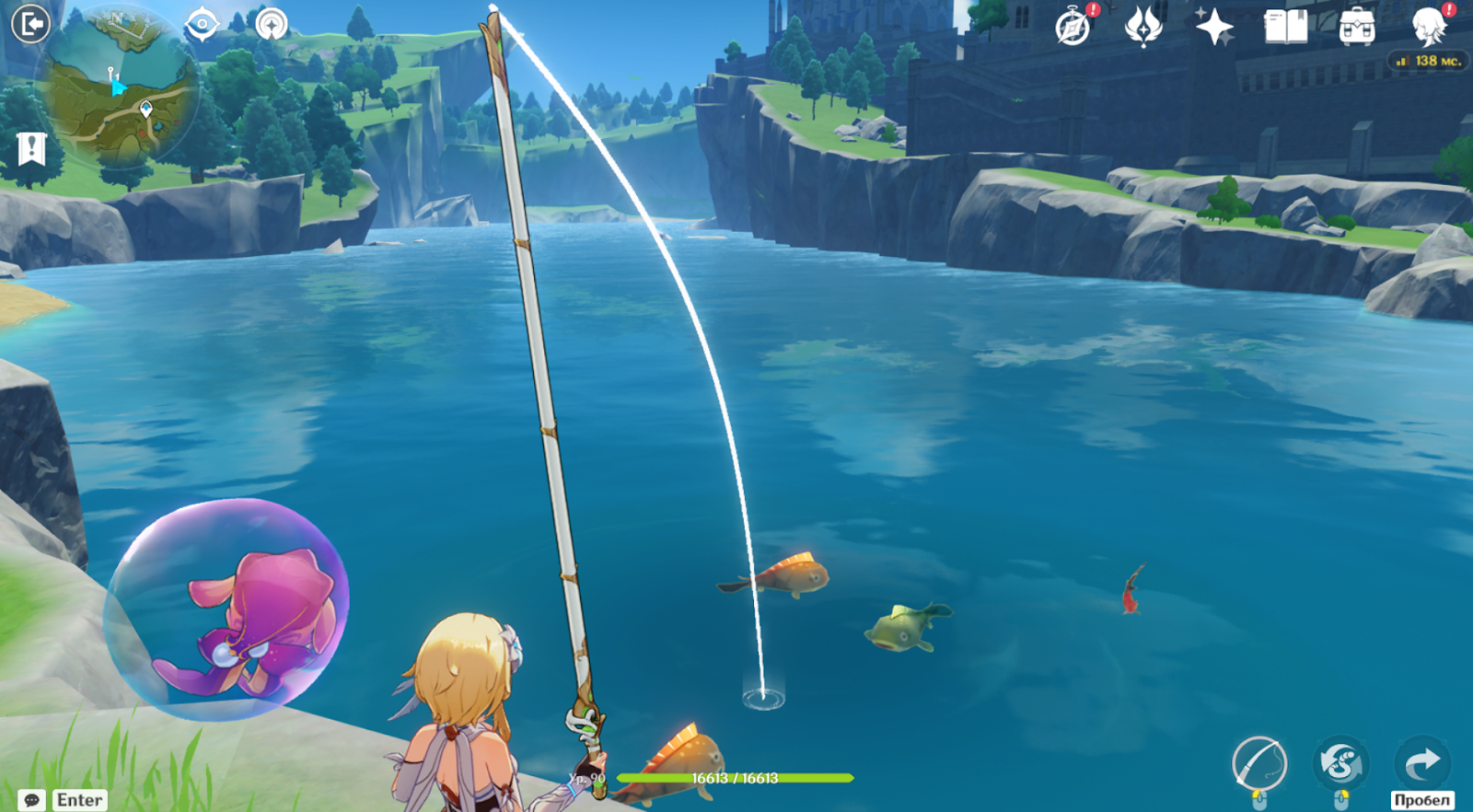Open the spiral icon beside the minimap
Image resolution: width=1473 pixels, height=812 pixels.
tap(272, 25)
